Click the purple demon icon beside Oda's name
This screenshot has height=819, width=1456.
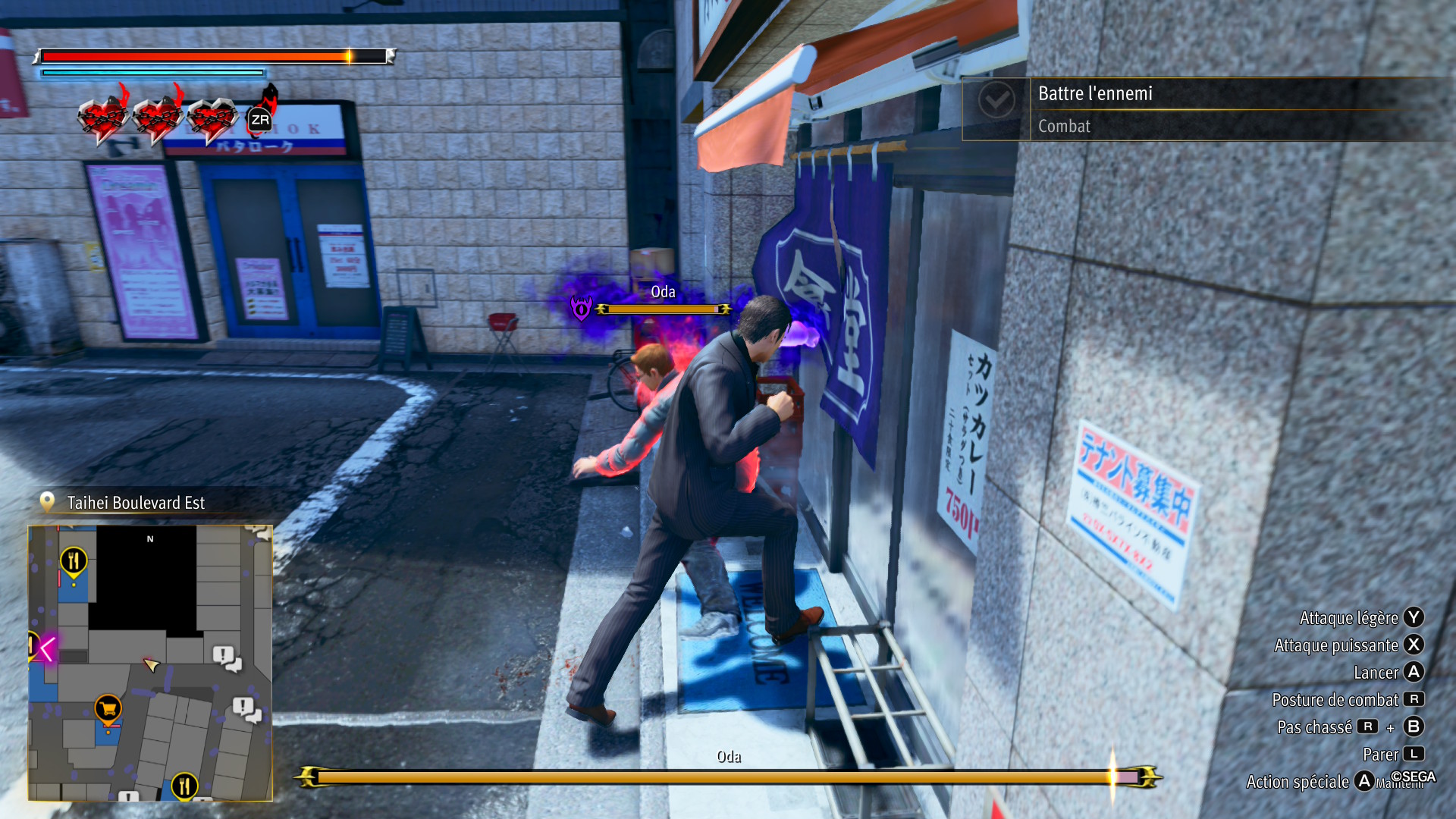click(582, 308)
